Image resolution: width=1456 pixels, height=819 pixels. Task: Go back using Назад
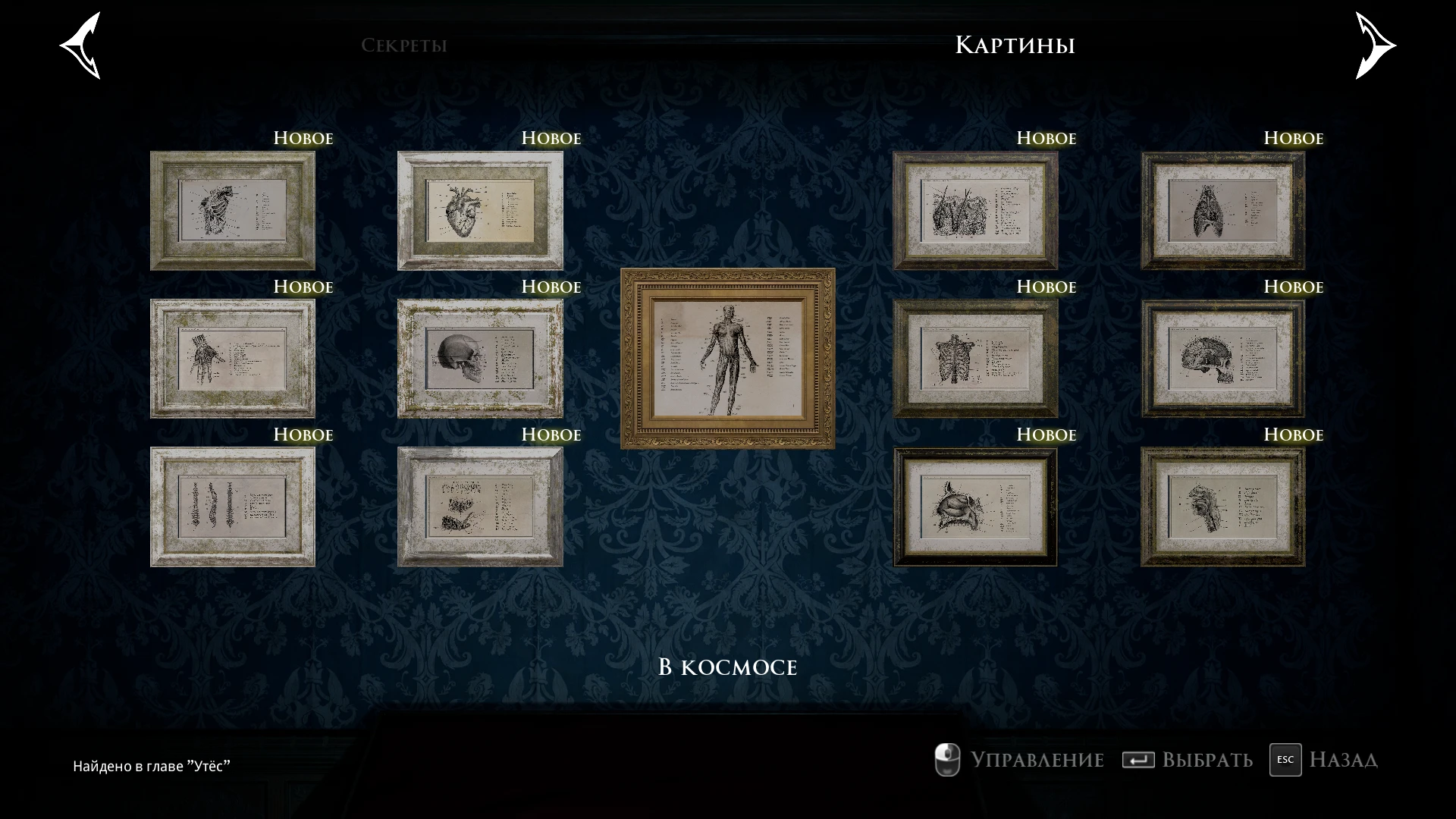(1342, 760)
